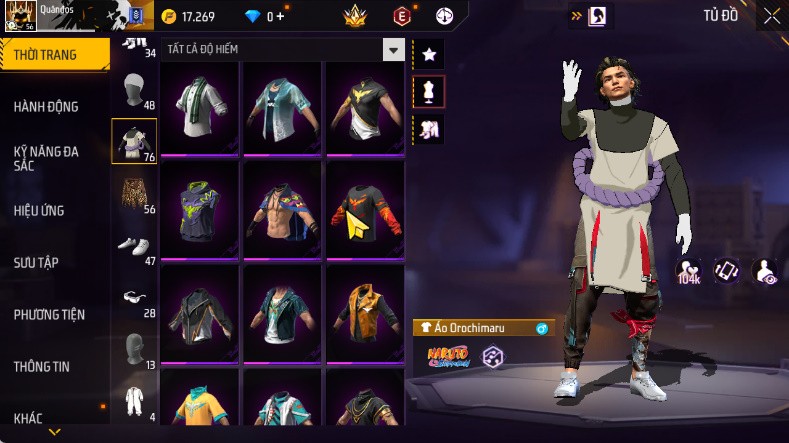The width and height of the screenshot is (789, 443).
Task: Switch to the HIỆU ỨNG section
Action: click(40, 211)
